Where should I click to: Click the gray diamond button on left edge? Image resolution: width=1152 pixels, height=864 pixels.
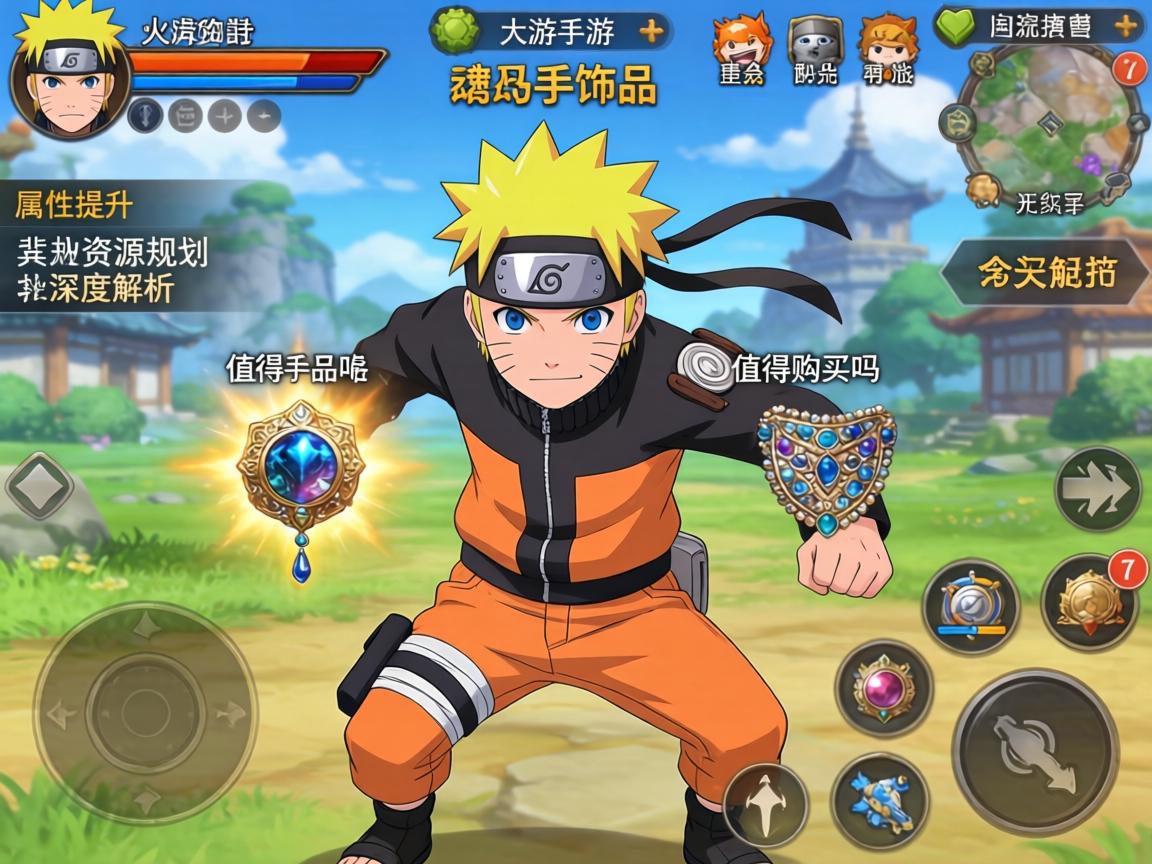point(40,488)
